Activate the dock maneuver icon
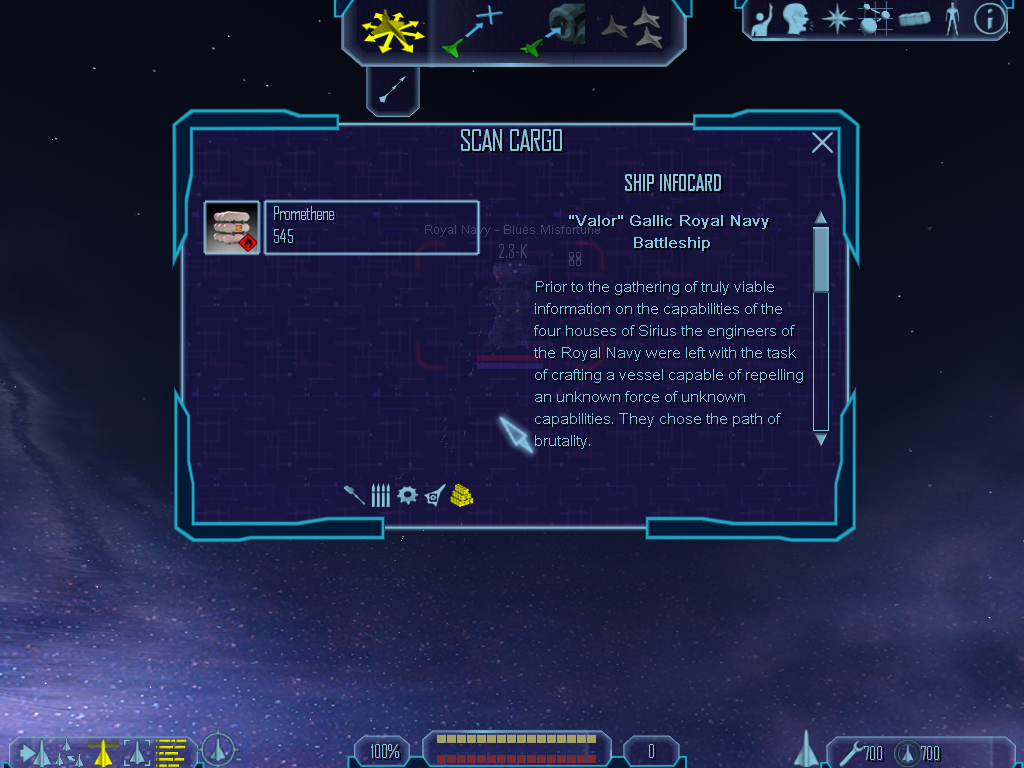1024x768 pixels. coord(553,30)
